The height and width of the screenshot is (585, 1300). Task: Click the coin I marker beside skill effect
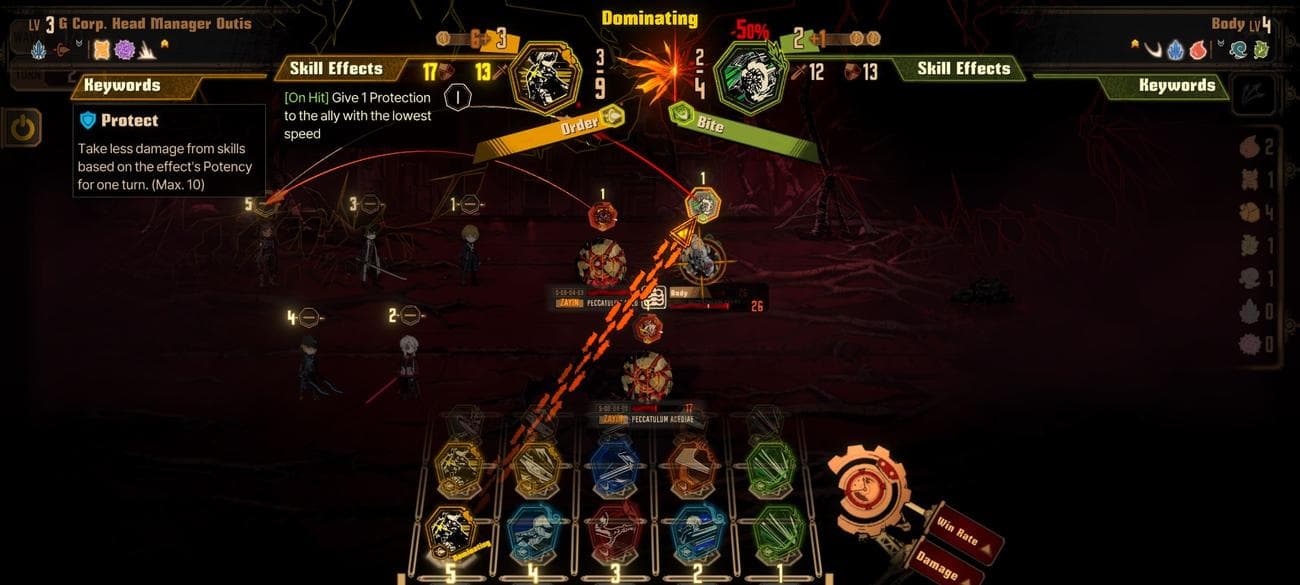457,98
